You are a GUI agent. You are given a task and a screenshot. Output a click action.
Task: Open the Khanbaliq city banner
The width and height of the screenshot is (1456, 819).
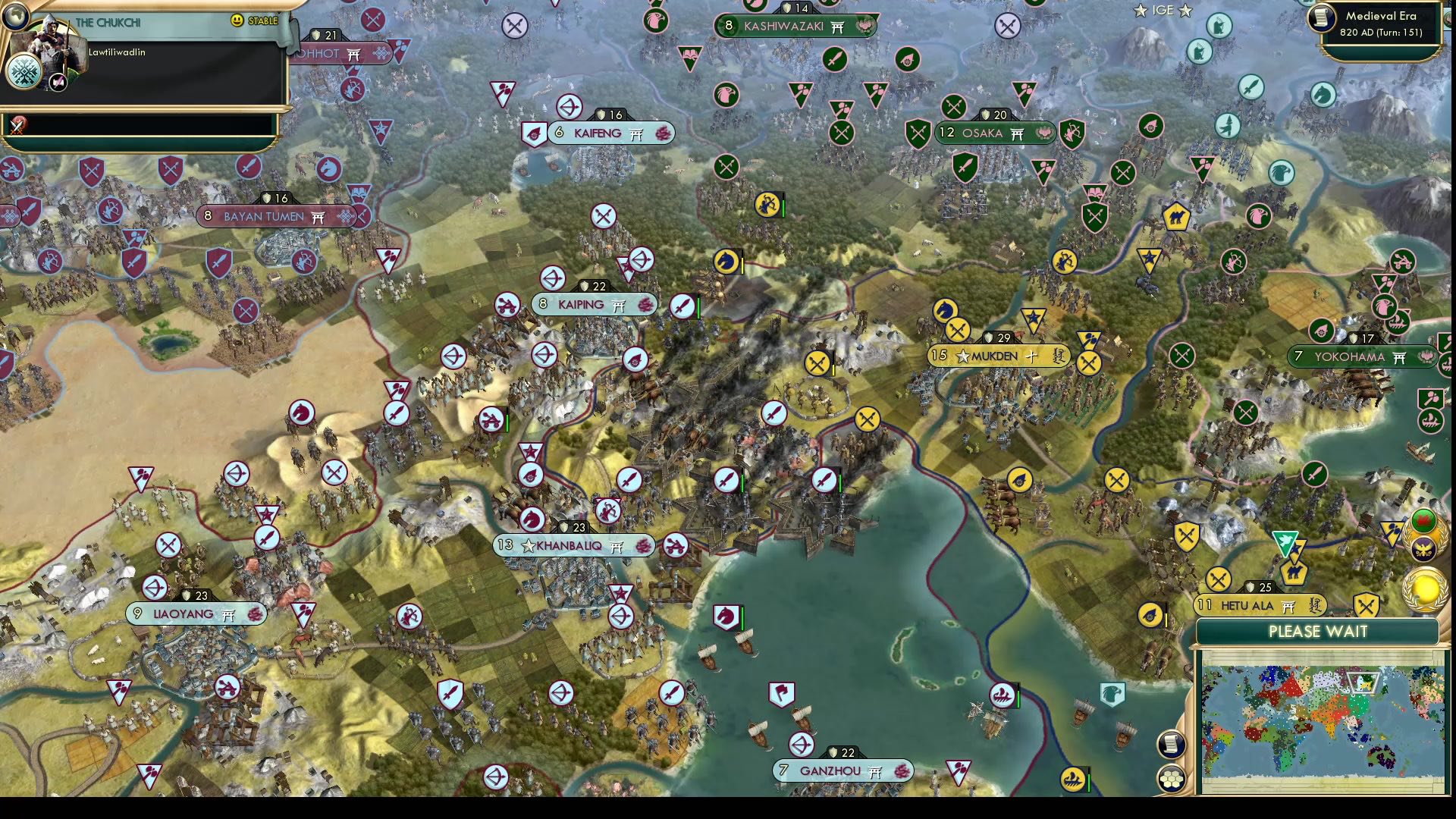pyautogui.click(x=573, y=545)
